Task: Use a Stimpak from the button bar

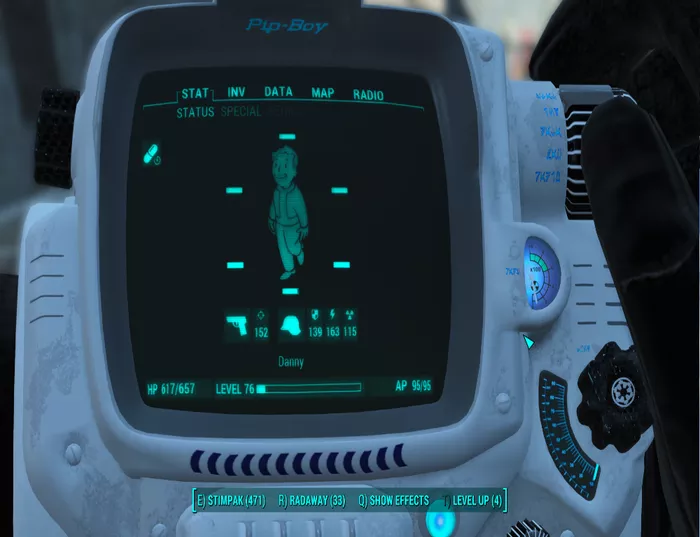Action: (x=231, y=500)
